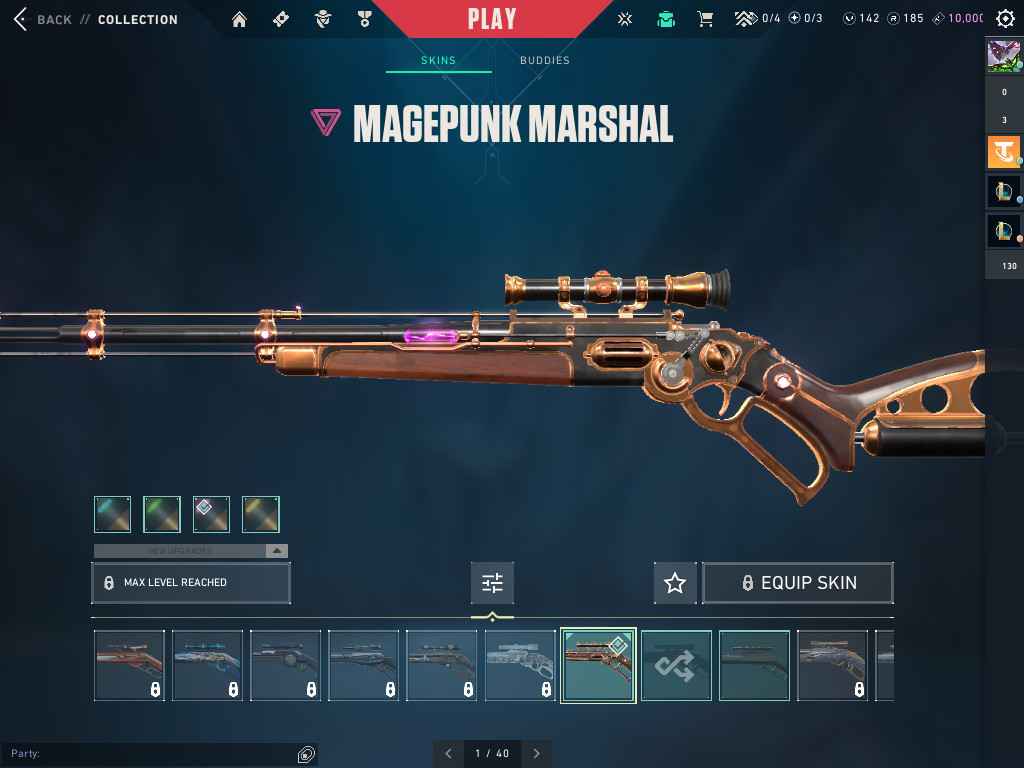
Task: Select the random shuffle skin tile
Action: (676, 665)
